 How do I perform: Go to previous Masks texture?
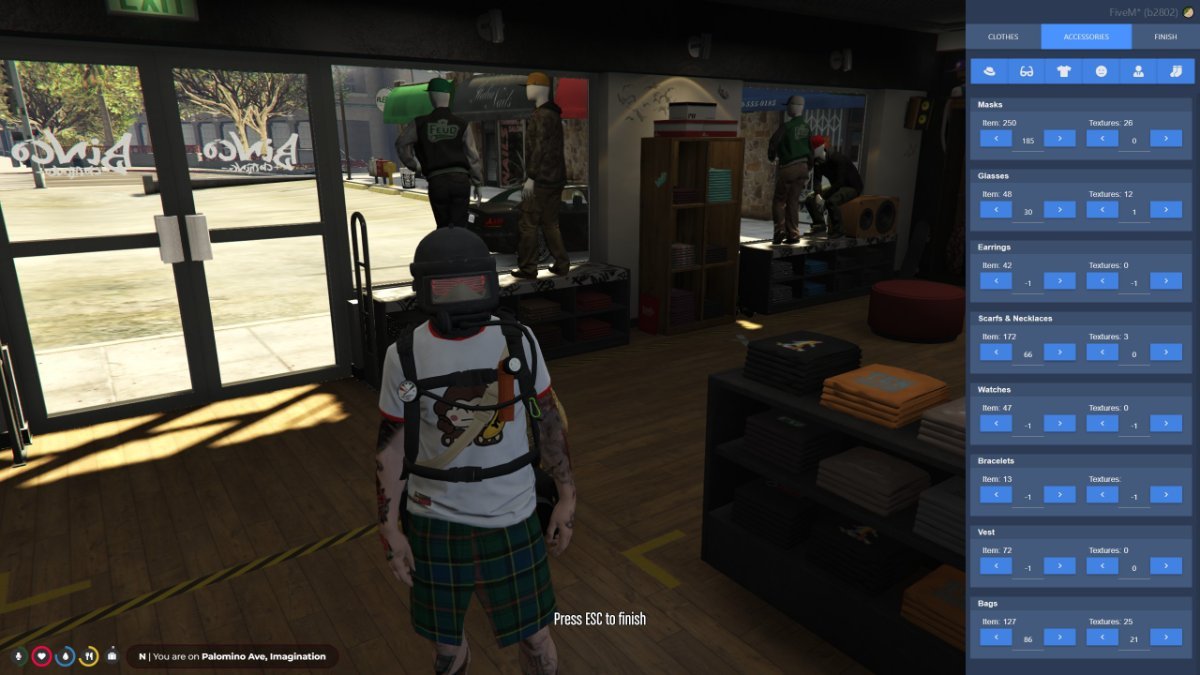pyautogui.click(x=1102, y=138)
